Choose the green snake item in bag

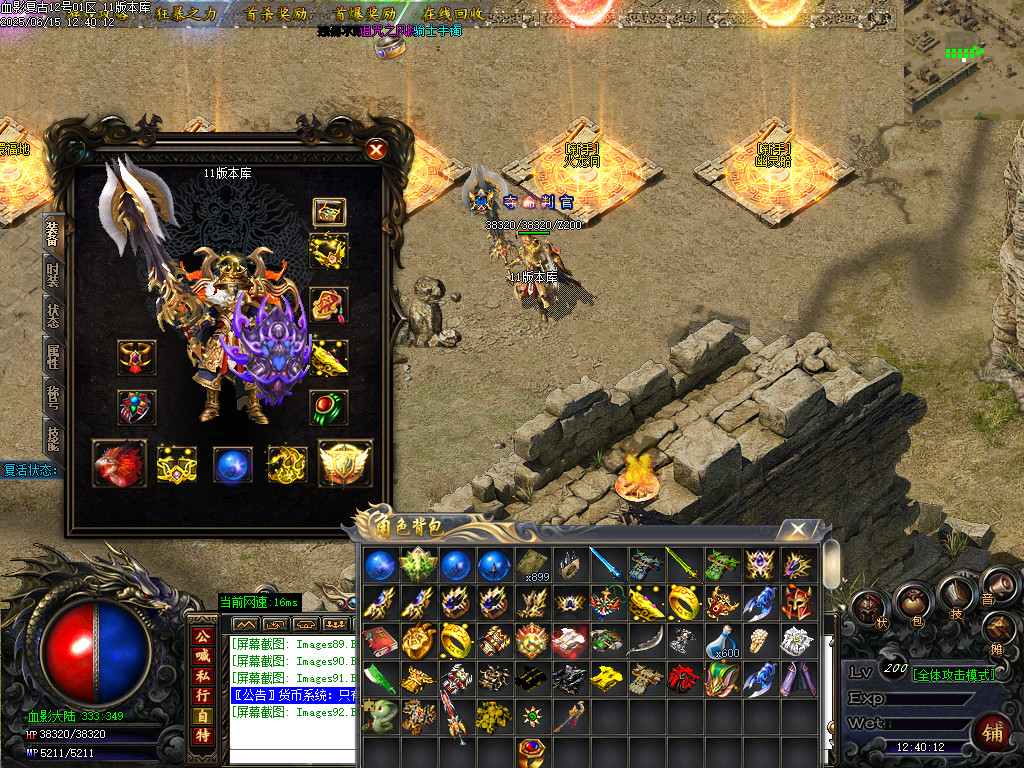coord(378,714)
